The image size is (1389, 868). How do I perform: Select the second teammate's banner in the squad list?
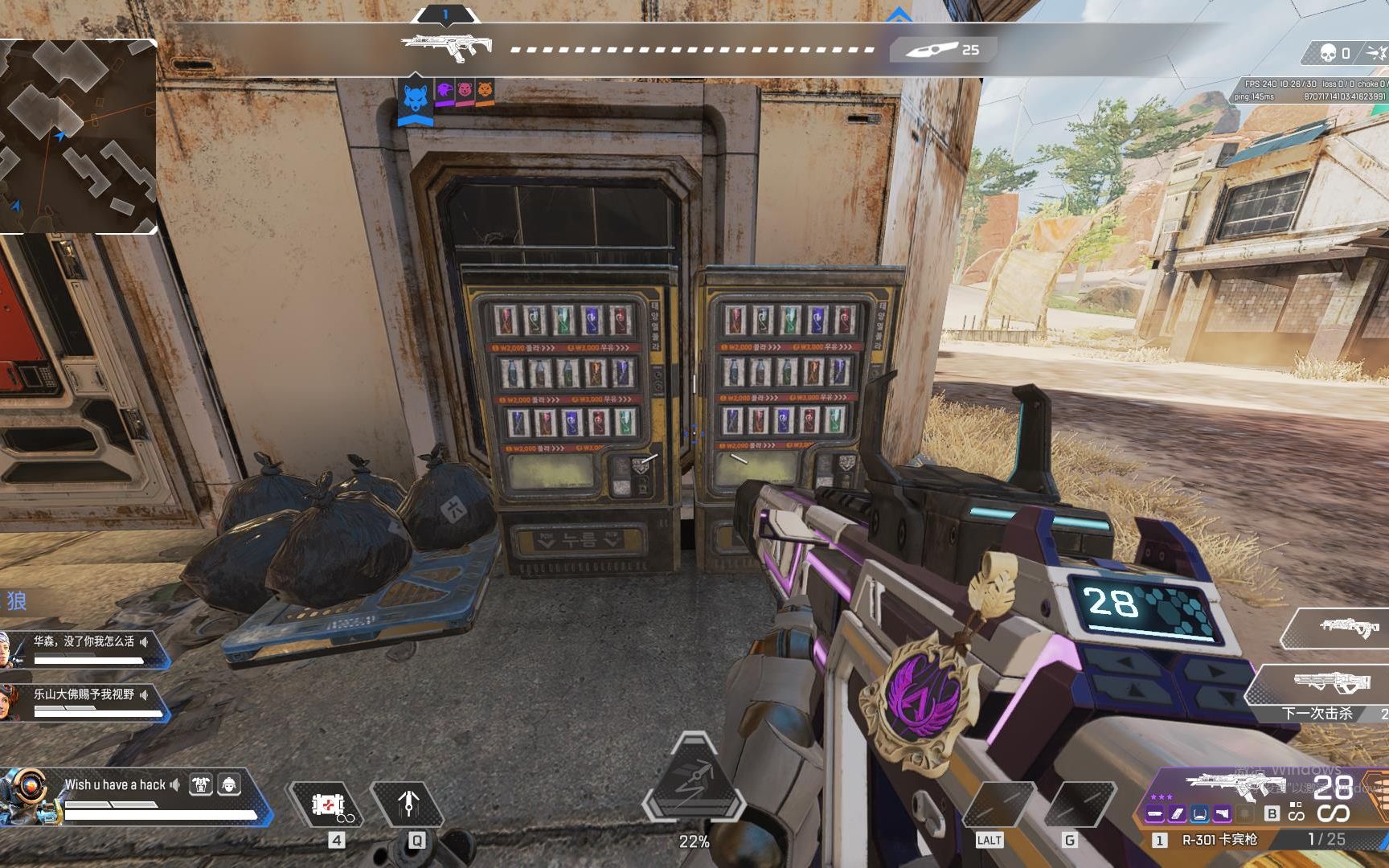[84, 701]
